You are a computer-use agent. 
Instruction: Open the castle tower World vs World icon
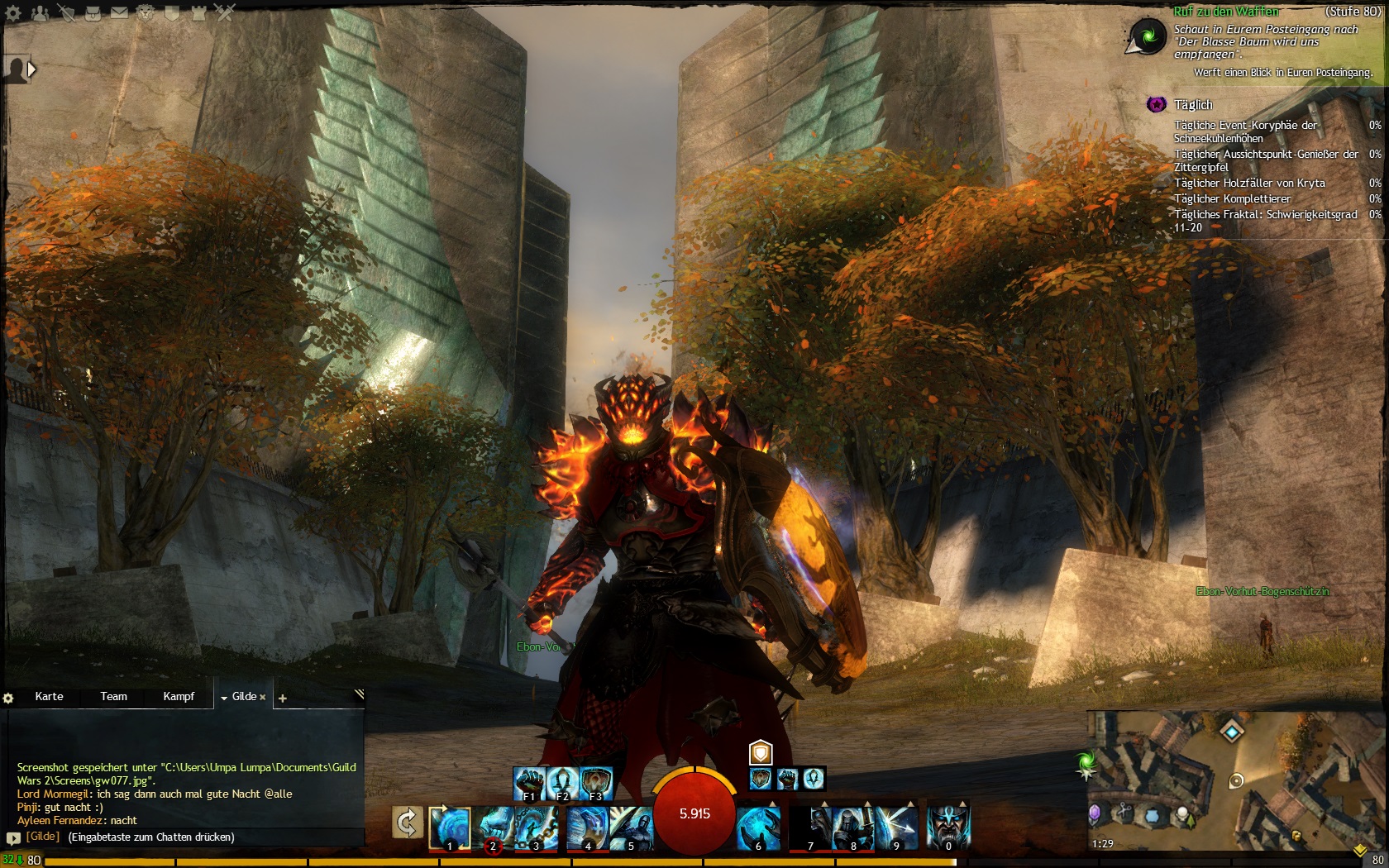[x=198, y=12]
